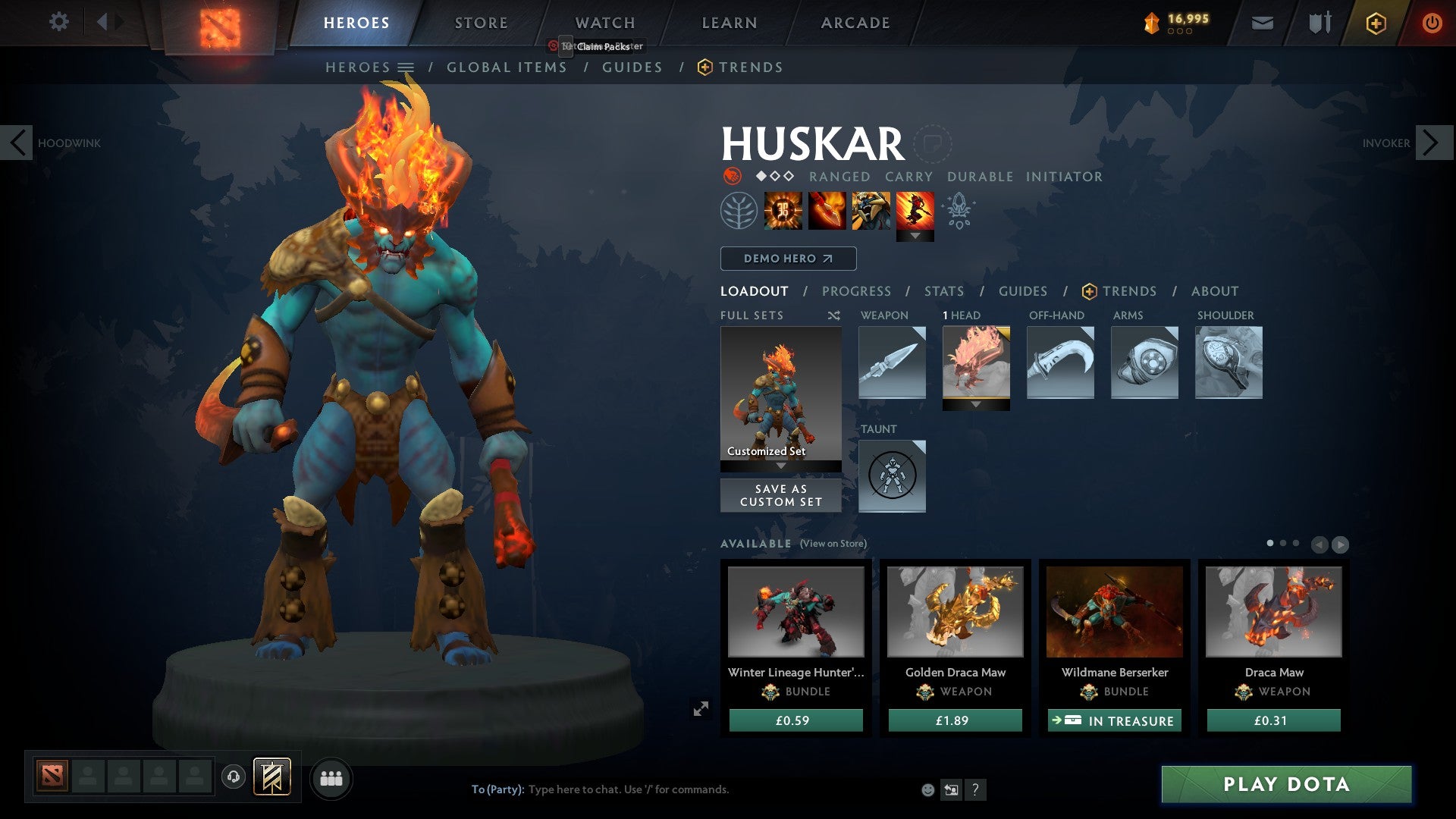Open friends list icon near chat bar
The width and height of the screenshot is (1456, 819).
pos(331,778)
